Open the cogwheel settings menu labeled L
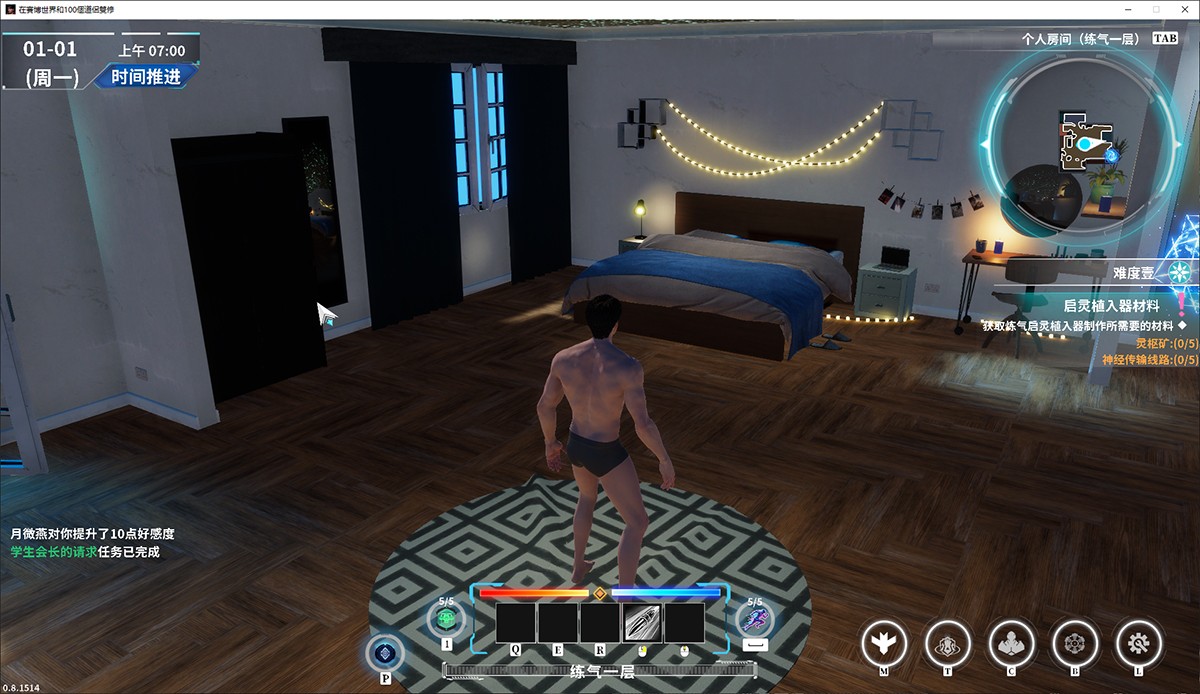 pyautogui.click(x=1138, y=640)
